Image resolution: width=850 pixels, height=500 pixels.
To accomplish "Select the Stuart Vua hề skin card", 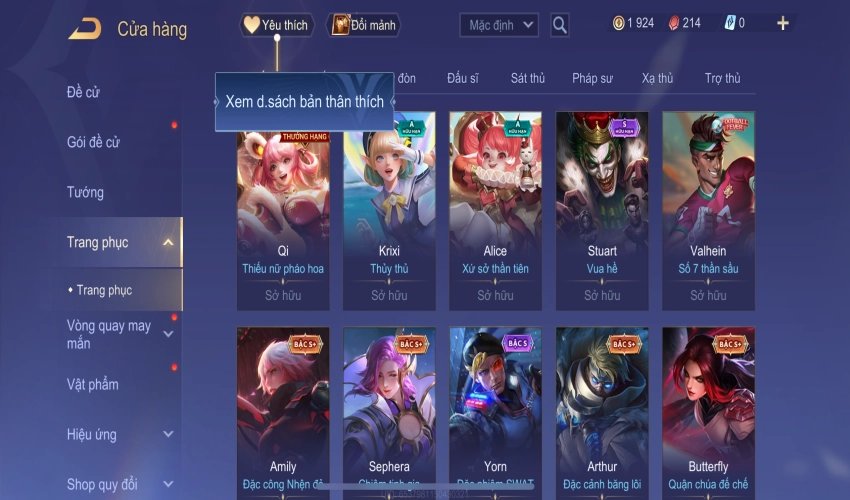I will 602,210.
